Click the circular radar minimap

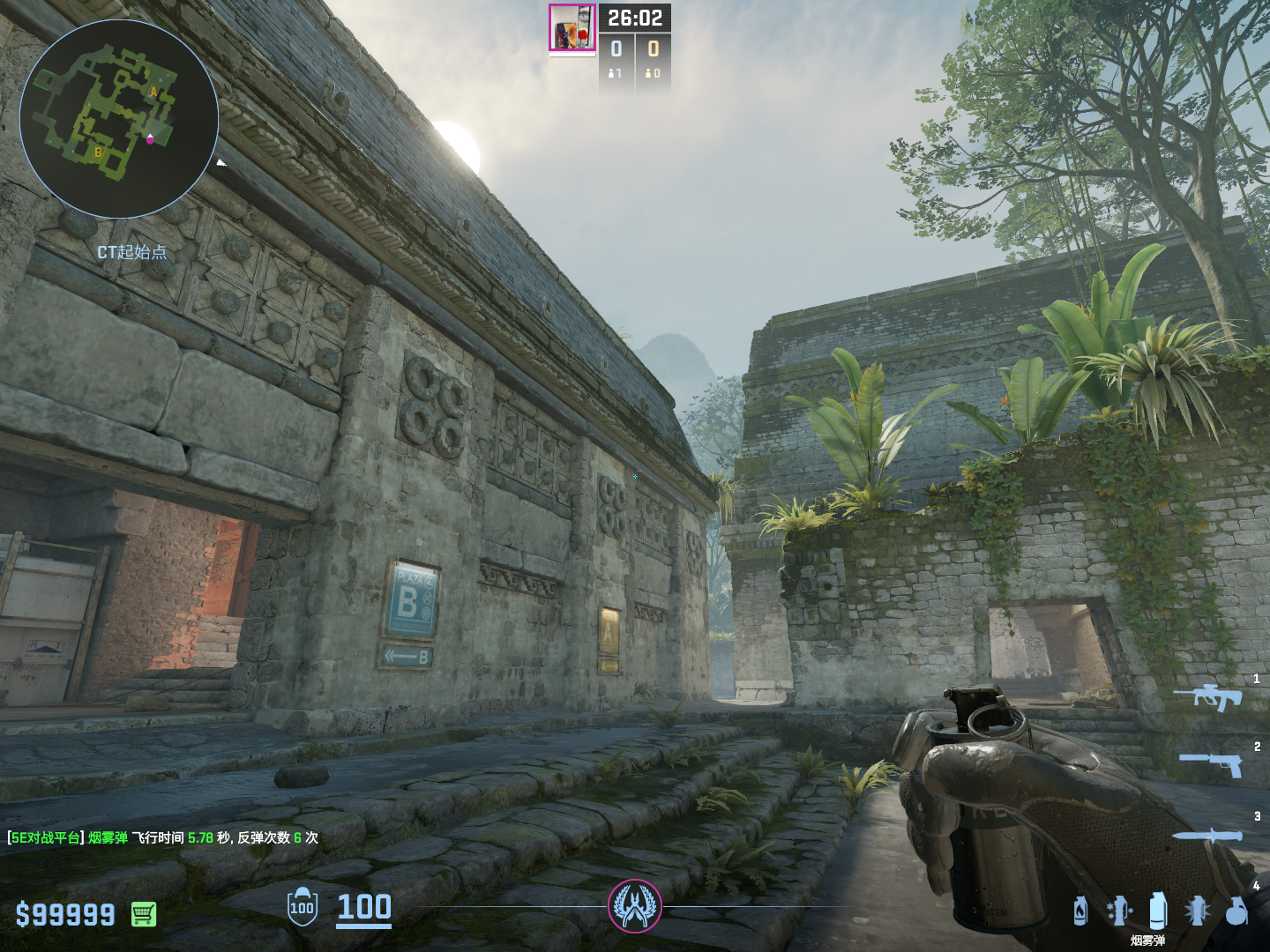pyautogui.click(x=118, y=118)
